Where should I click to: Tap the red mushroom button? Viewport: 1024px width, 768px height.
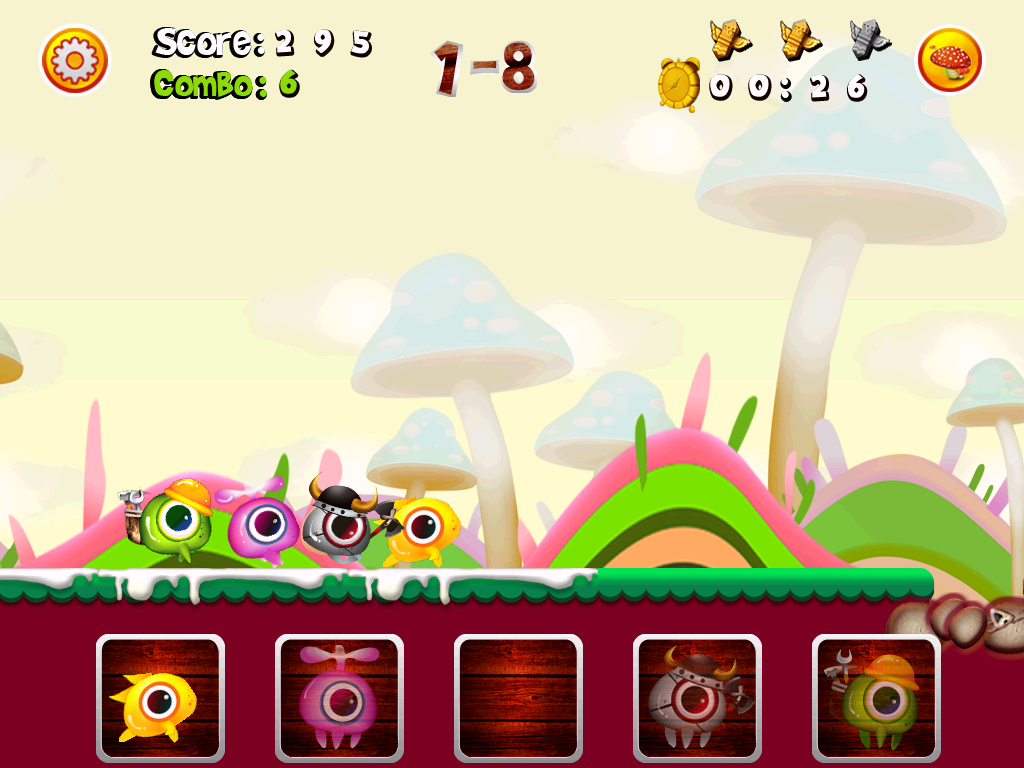[x=950, y=60]
